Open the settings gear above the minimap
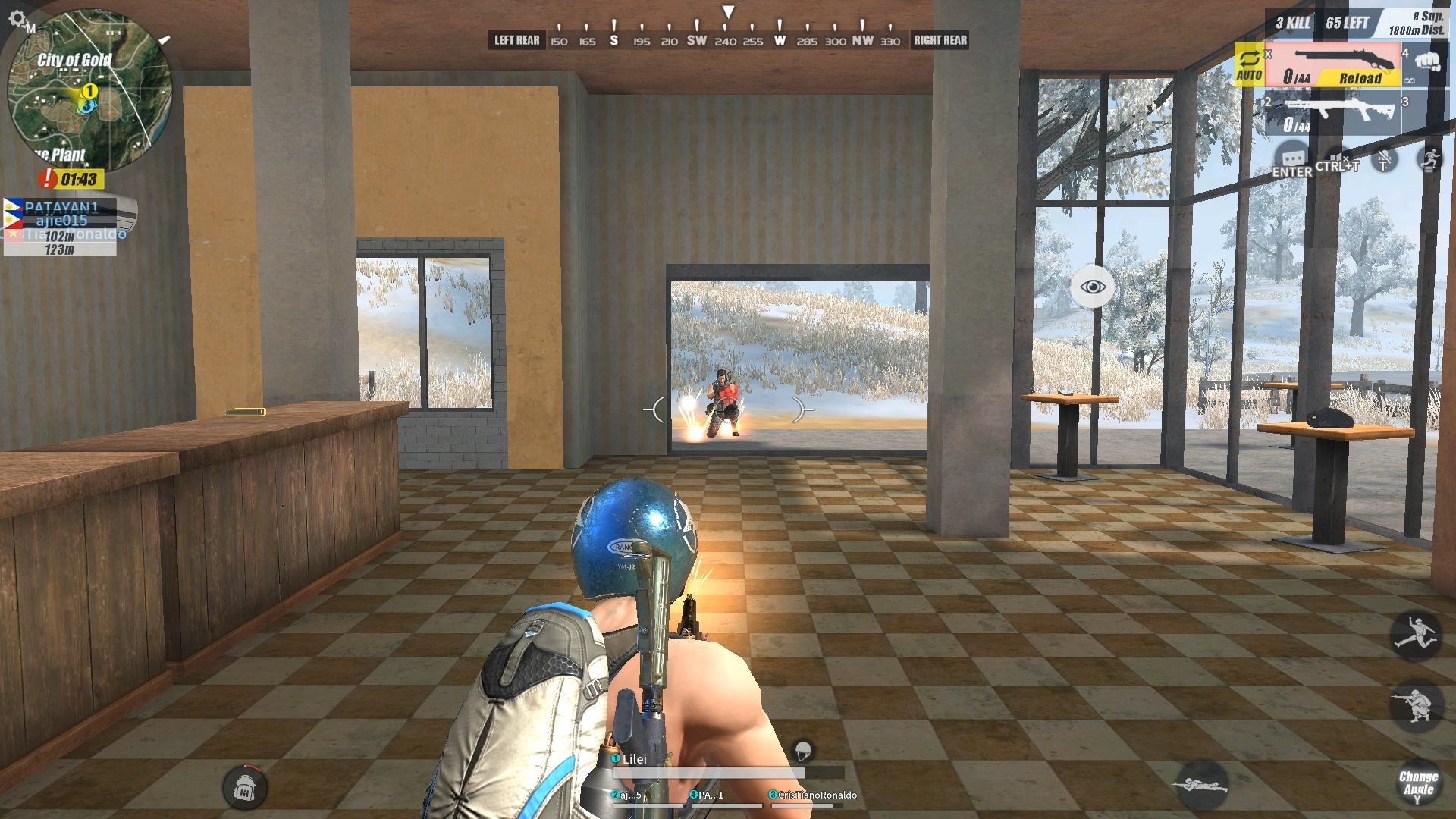The width and height of the screenshot is (1456, 819). 17,19
